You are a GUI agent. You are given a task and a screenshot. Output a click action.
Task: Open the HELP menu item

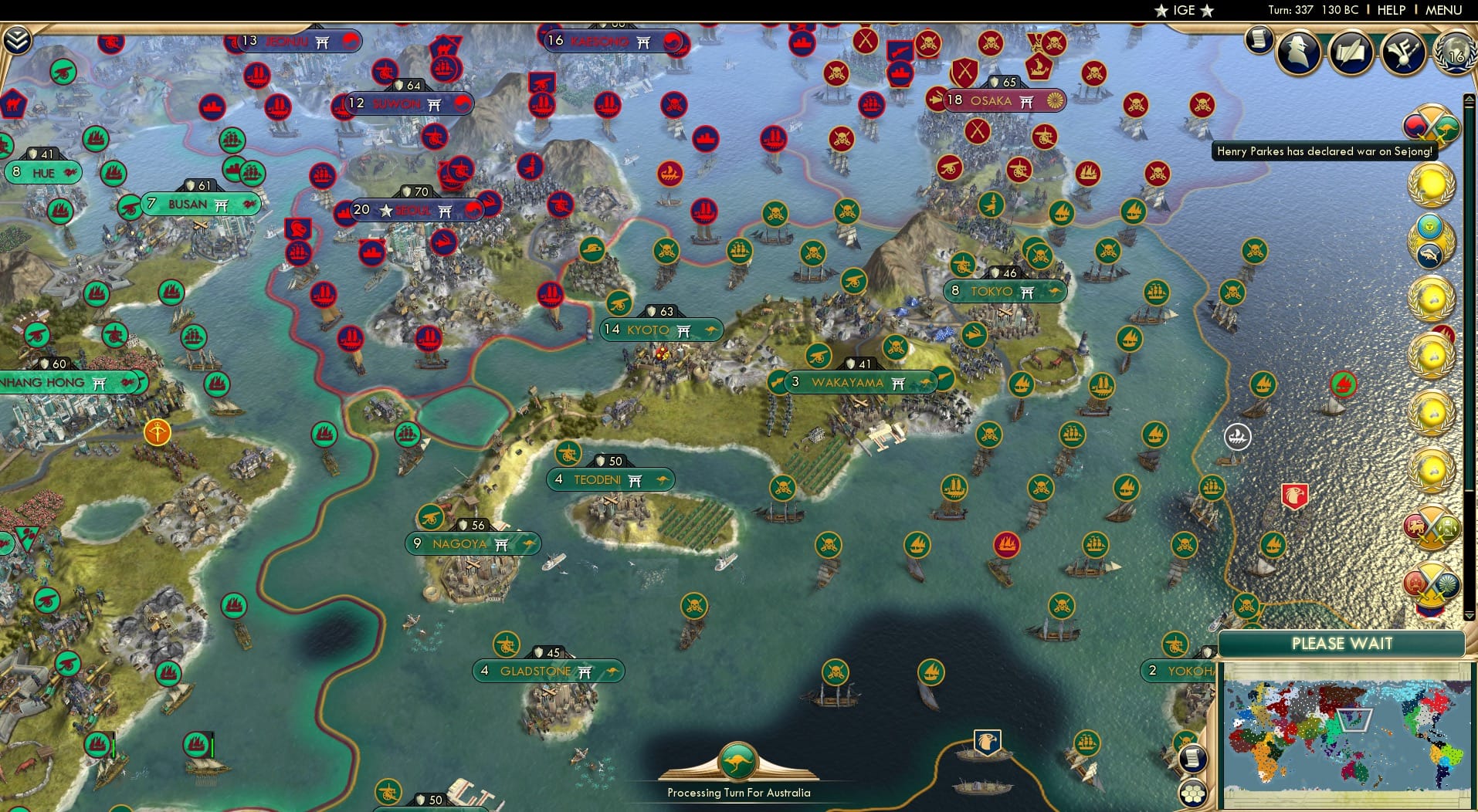1390,10
